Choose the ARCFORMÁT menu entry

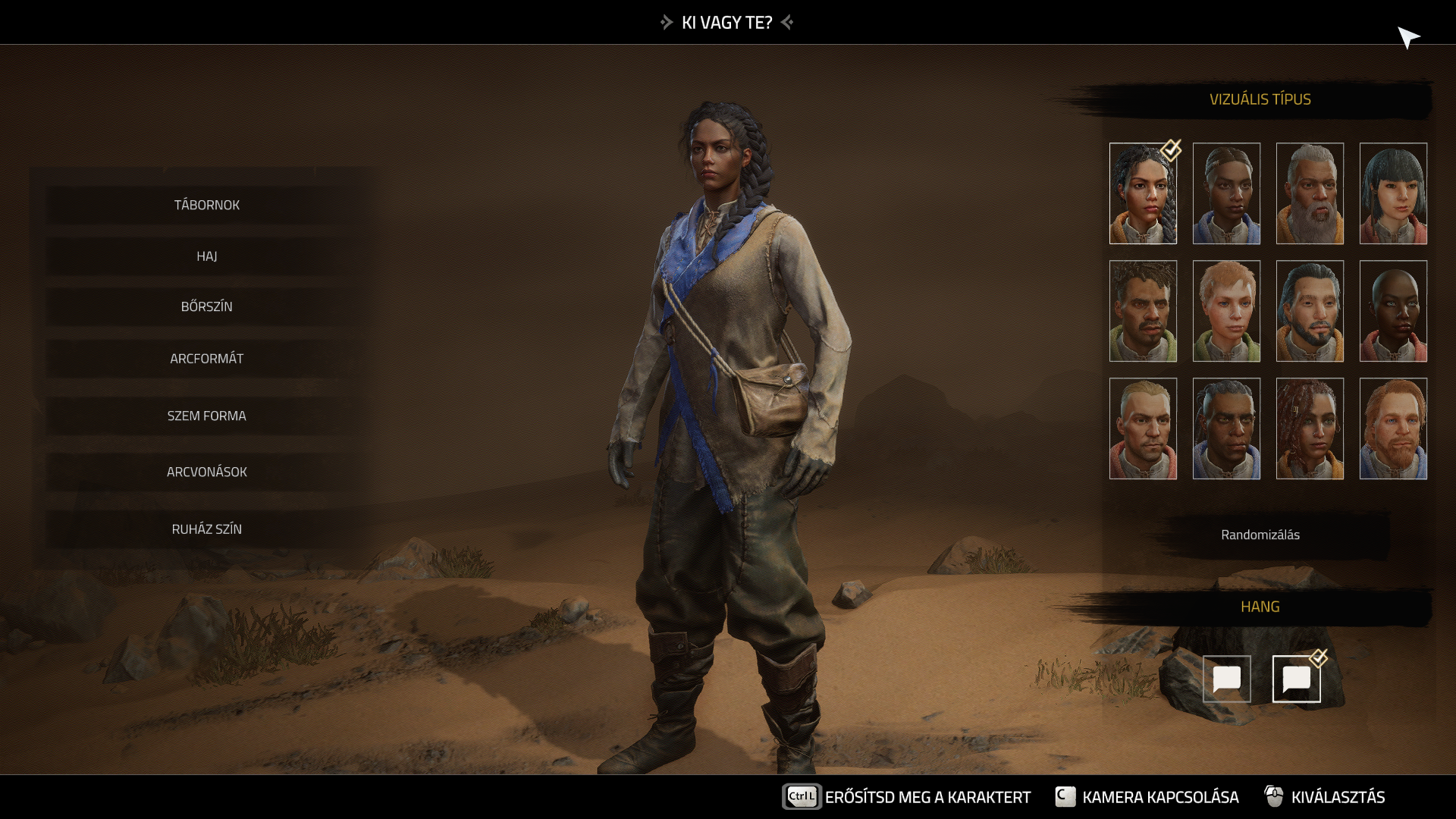(206, 358)
